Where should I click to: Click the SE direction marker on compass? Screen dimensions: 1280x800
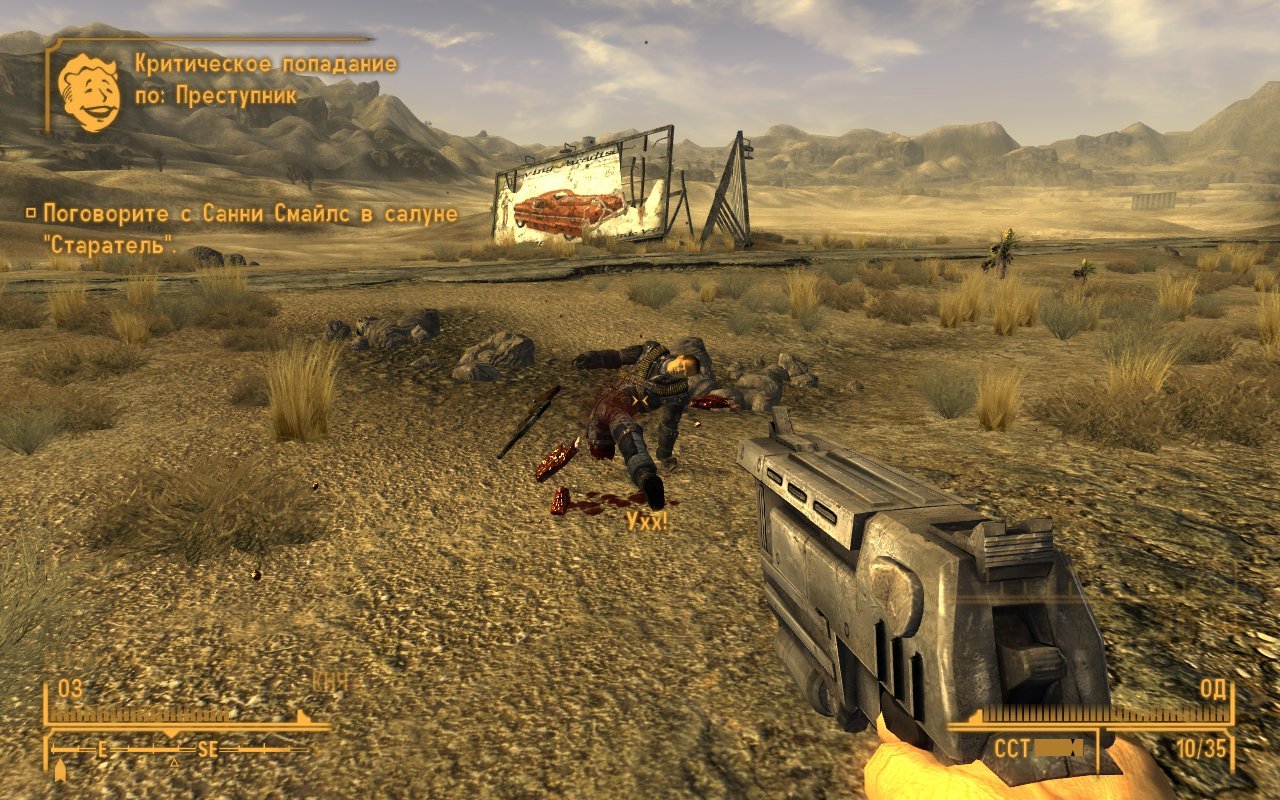pyautogui.click(x=208, y=749)
